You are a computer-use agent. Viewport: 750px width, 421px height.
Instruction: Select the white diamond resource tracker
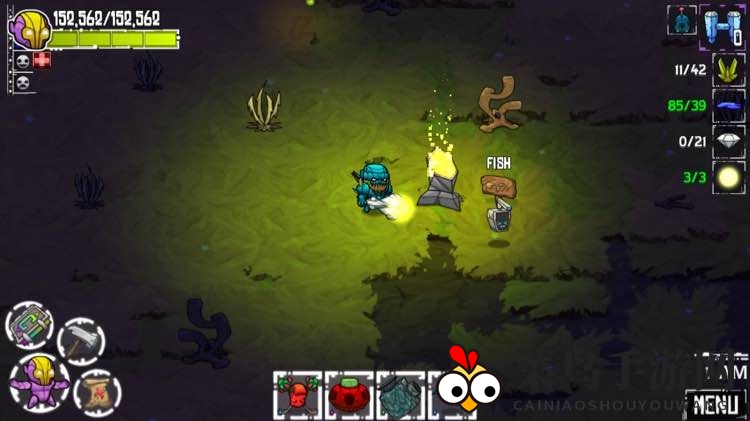click(728, 141)
